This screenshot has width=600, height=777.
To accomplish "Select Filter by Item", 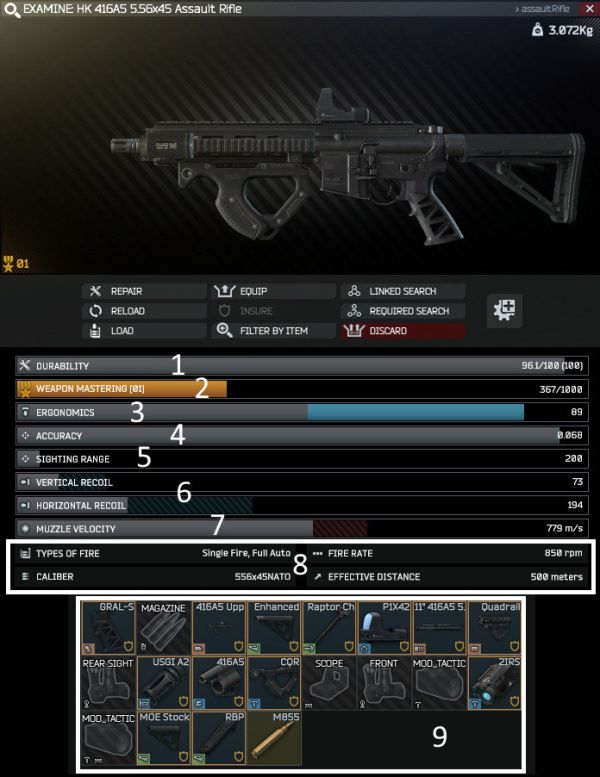I will [x=273, y=330].
